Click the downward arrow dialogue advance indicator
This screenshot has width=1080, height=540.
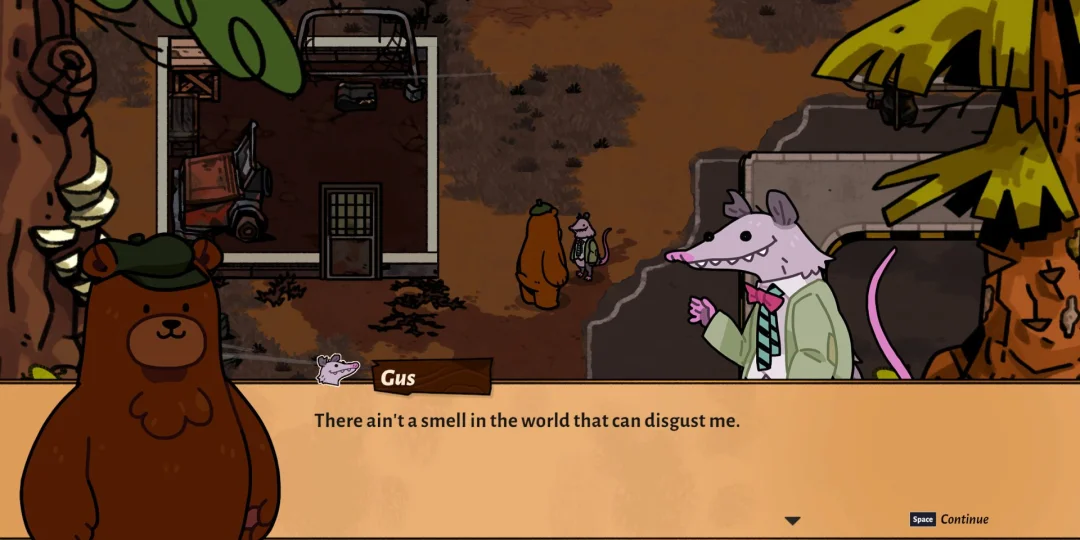pos(792,520)
